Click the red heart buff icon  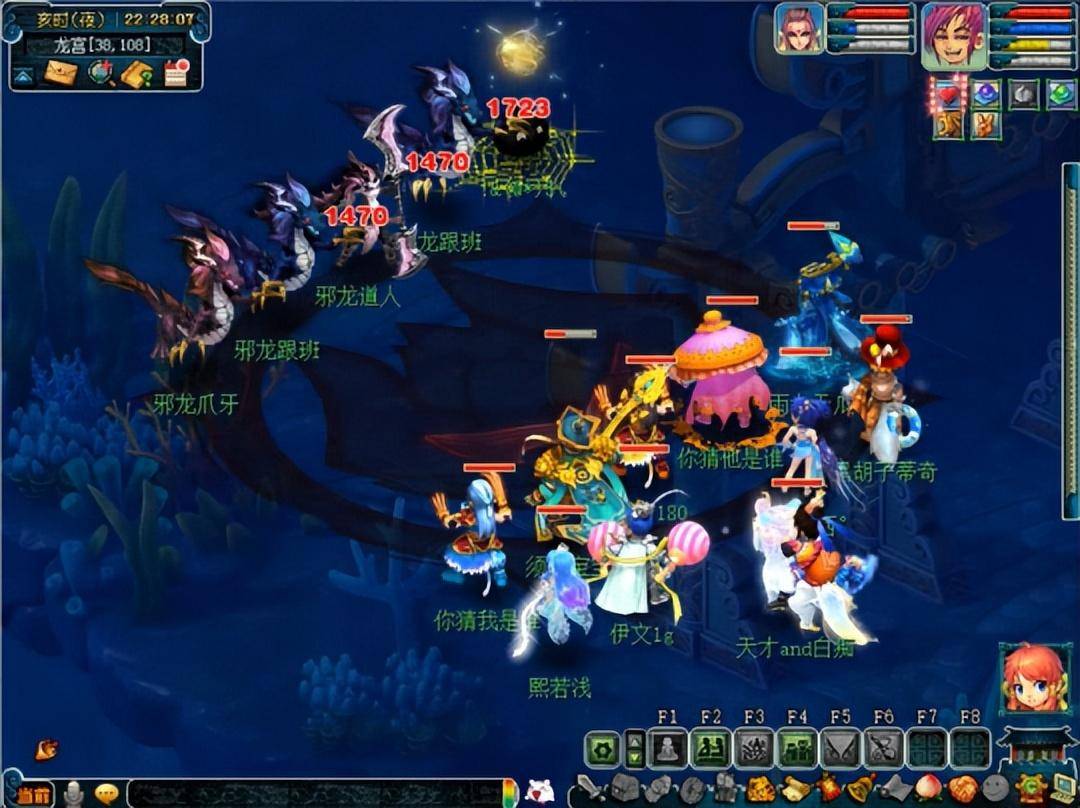948,94
